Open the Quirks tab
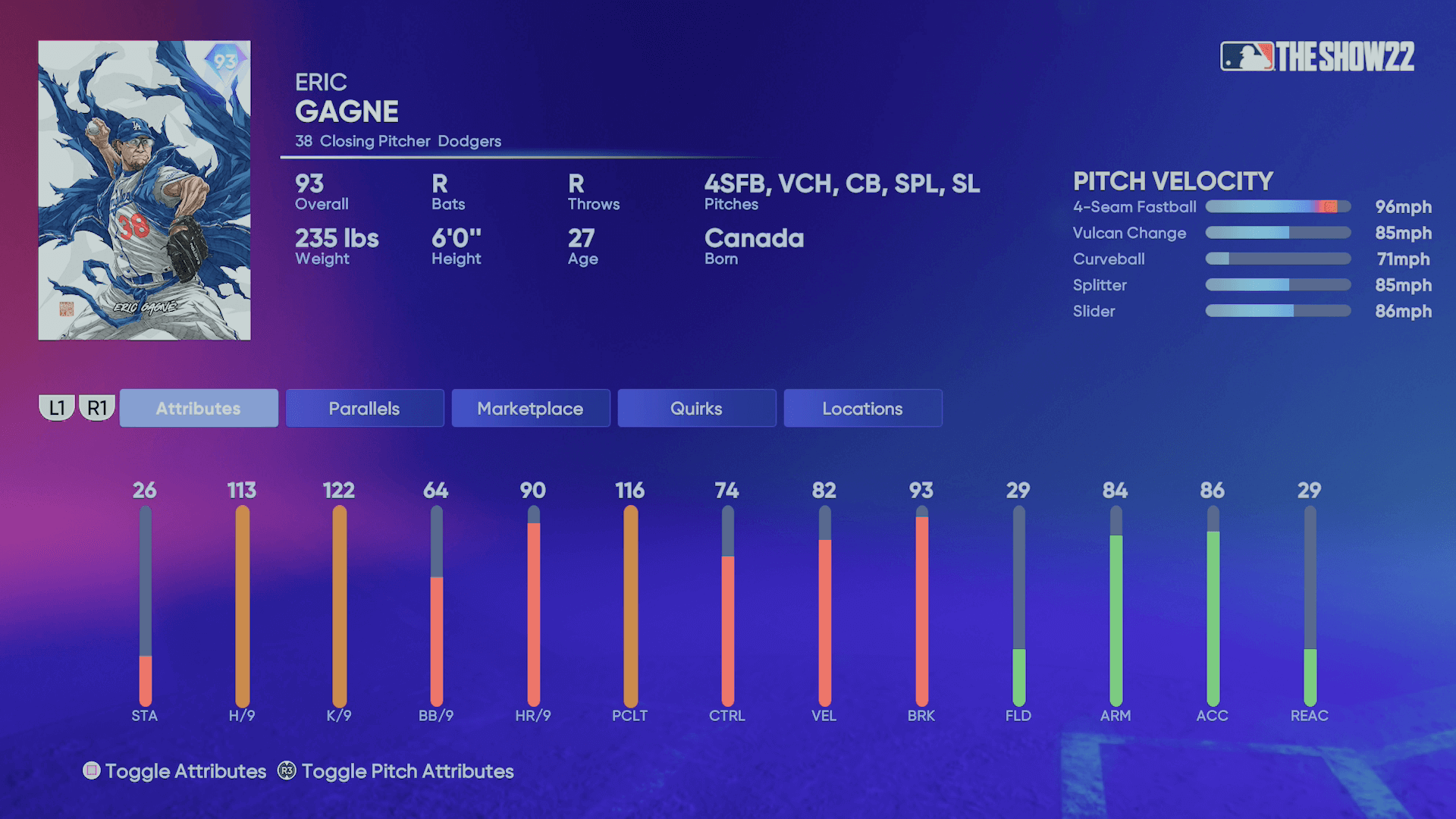1456x819 pixels. pos(696,408)
